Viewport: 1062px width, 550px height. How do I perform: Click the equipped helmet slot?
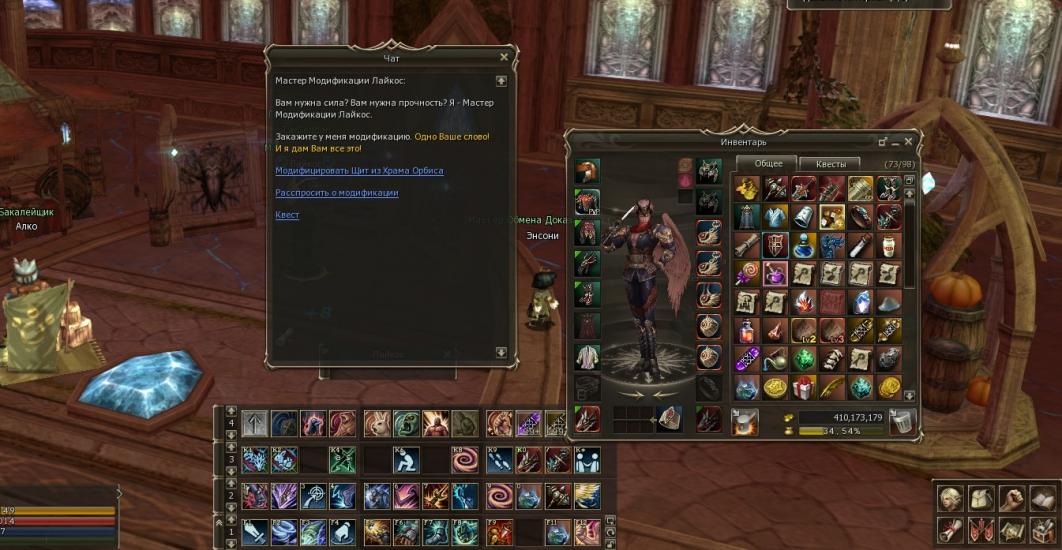tap(587, 172)
